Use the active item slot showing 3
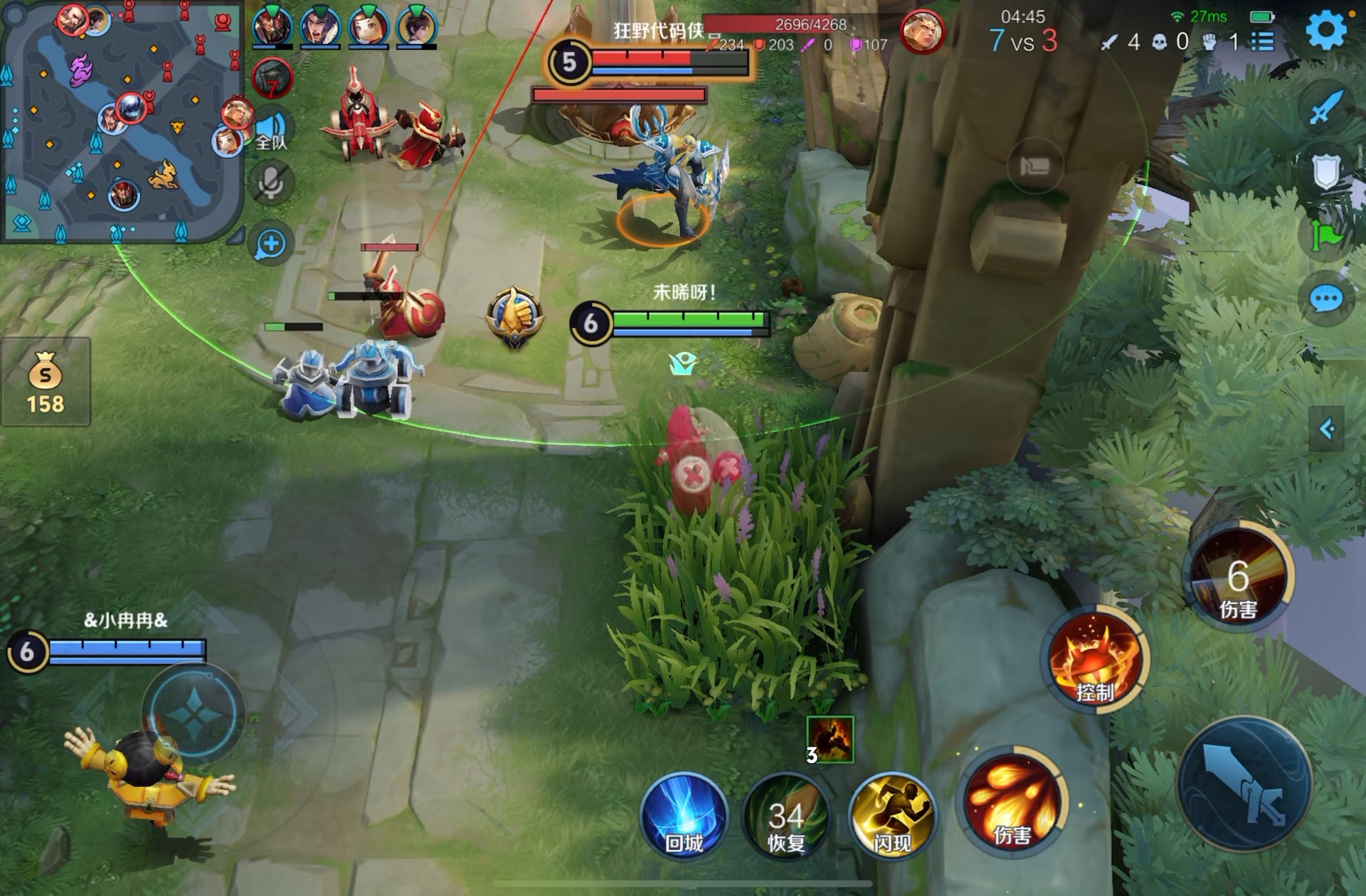Viewport: 1366px width, 896px height. coord(830,740)
